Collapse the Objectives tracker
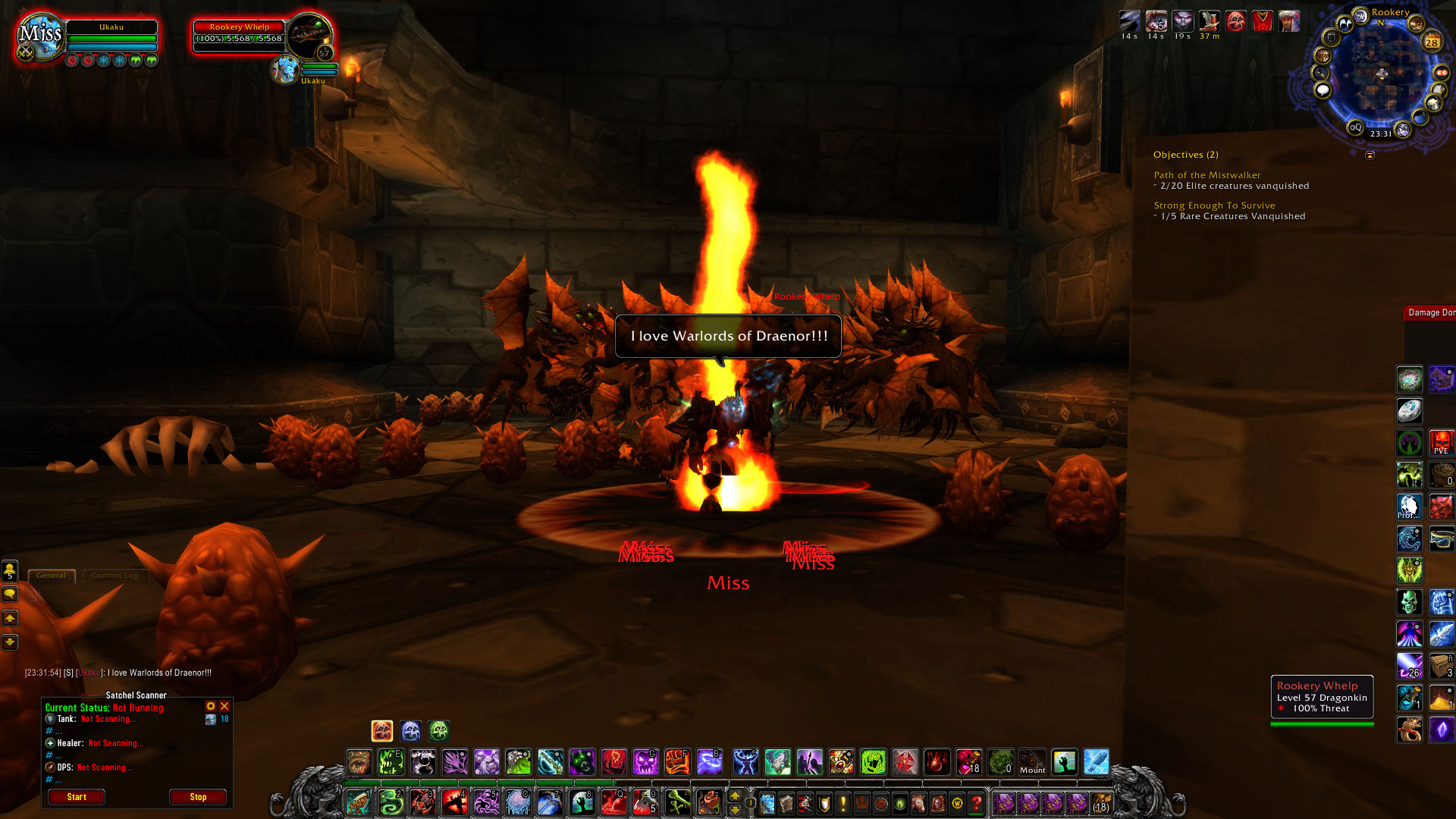 [1370, 155]
